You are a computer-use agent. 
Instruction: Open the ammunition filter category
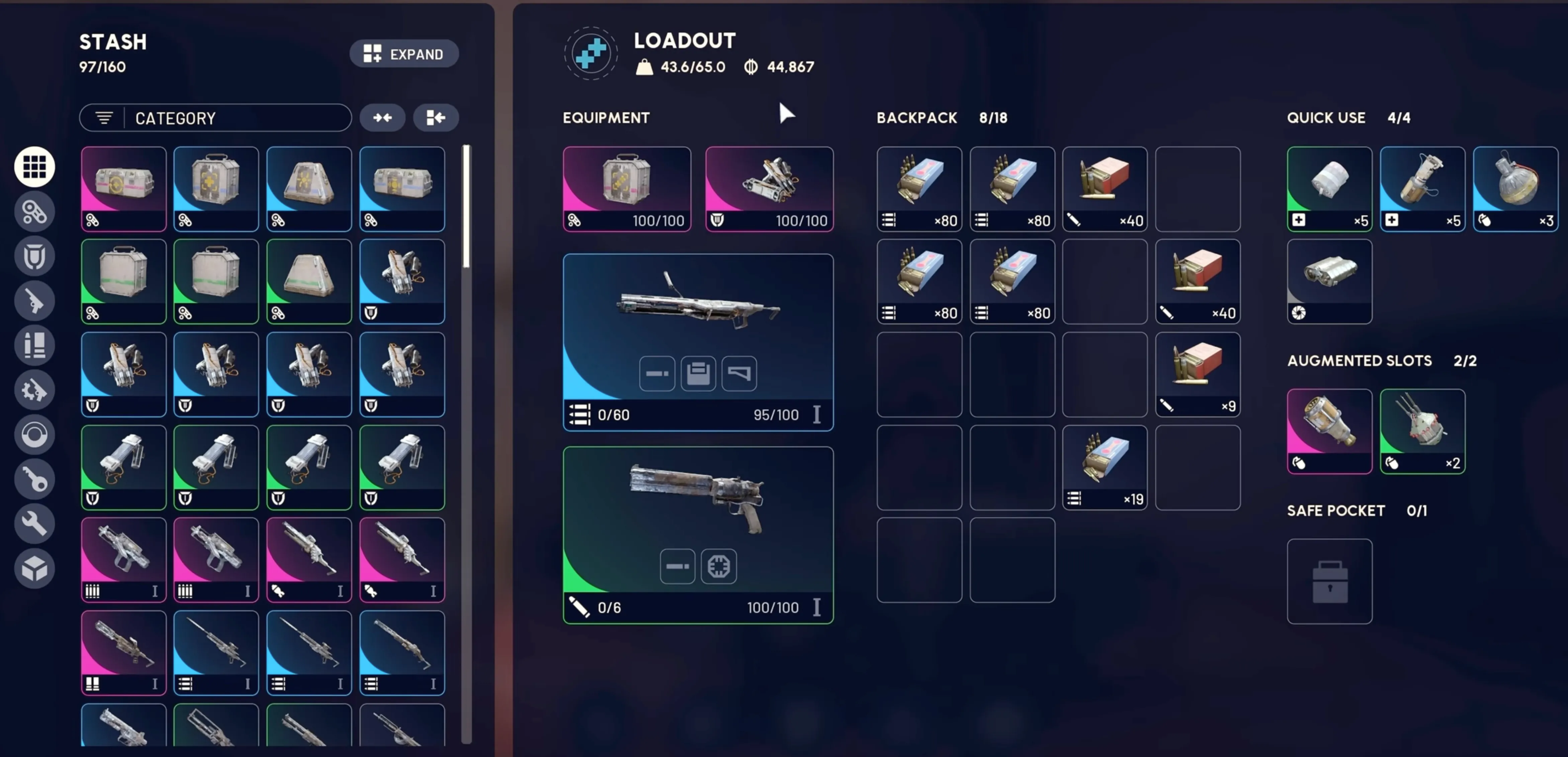click(x=35, y=345)
